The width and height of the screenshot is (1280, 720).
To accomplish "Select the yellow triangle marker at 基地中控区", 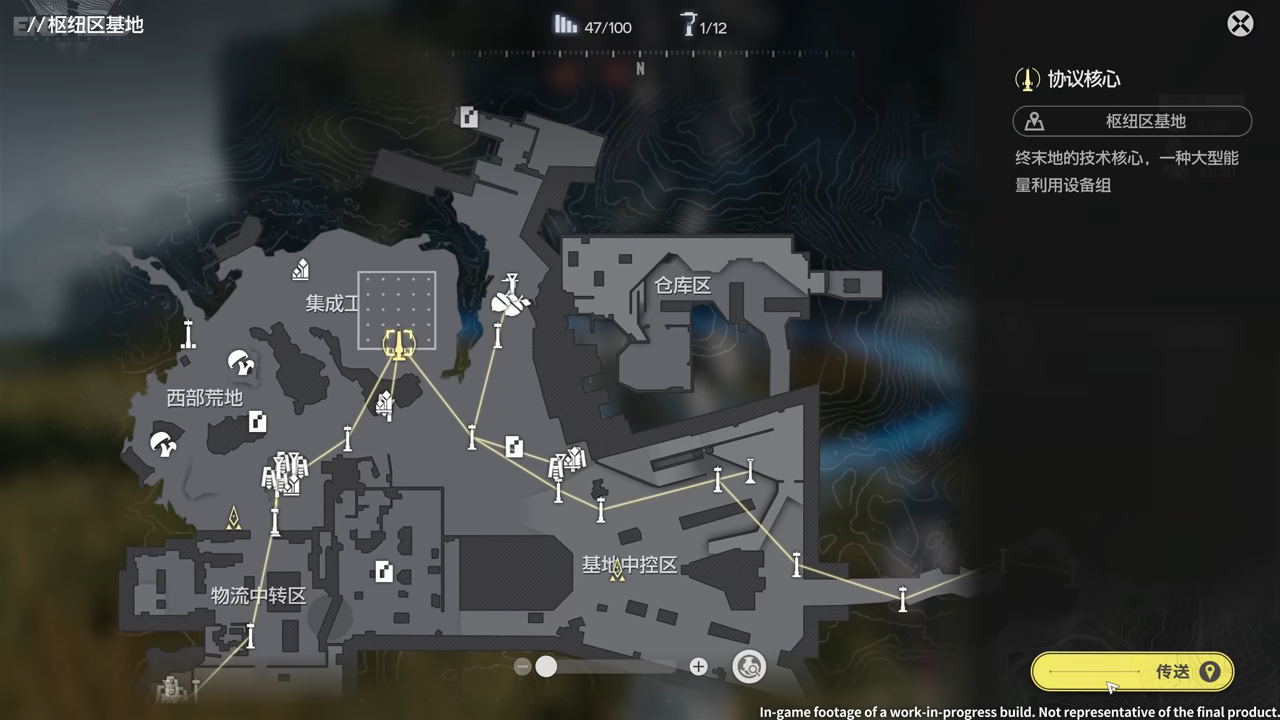I will tap(617, 569).
